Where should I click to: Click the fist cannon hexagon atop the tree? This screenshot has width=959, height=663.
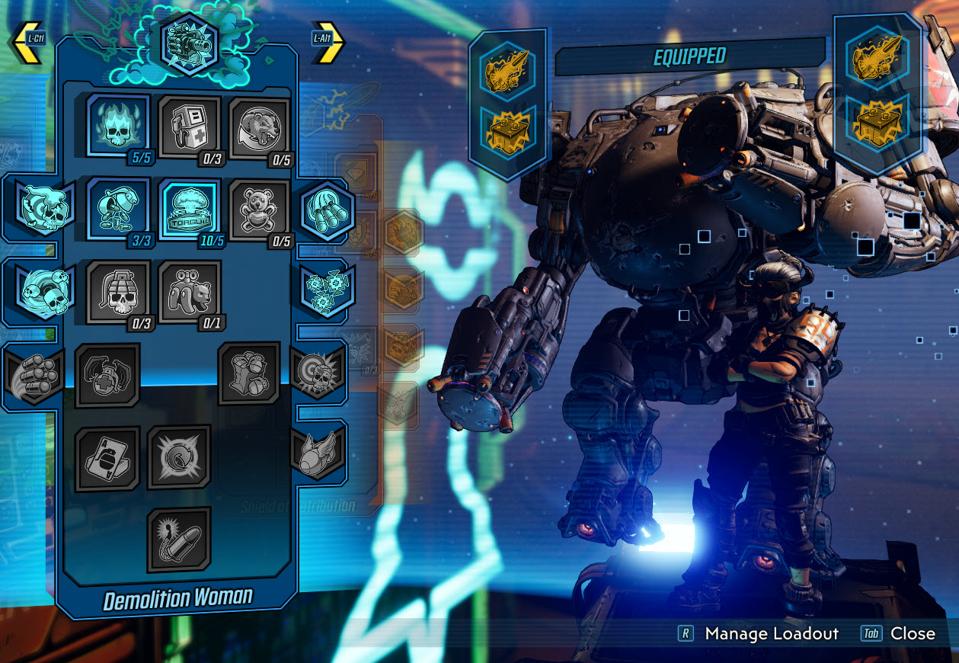point(189,46)
